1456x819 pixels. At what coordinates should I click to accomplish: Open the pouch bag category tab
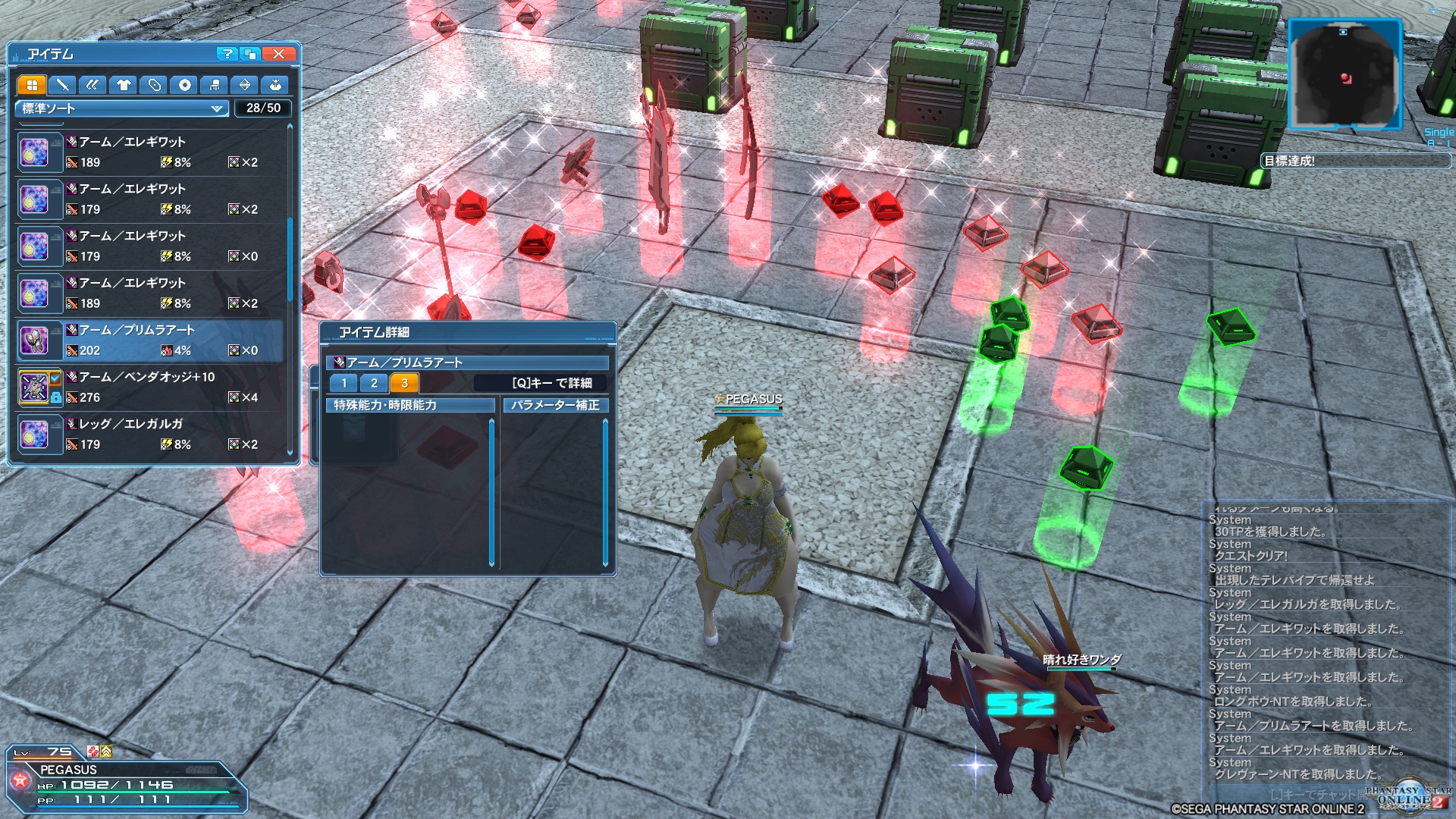[275, 85]
